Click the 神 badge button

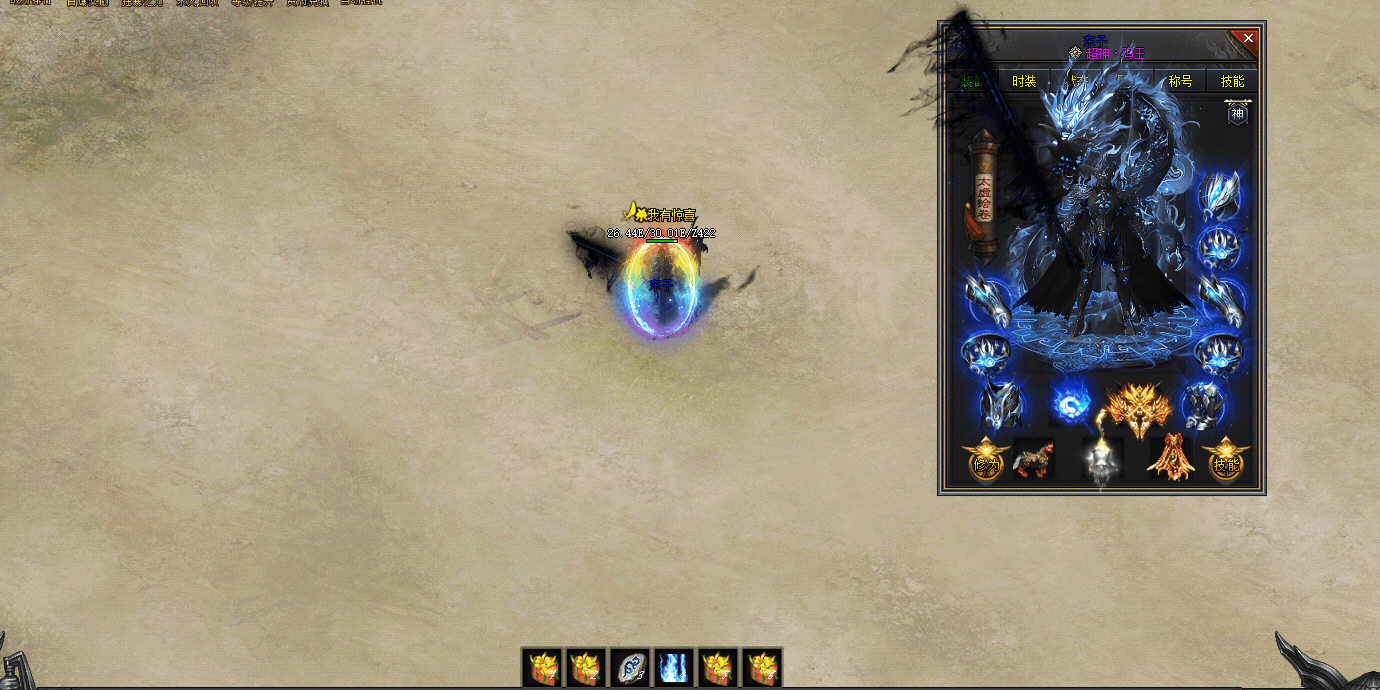[x=1238, y=113]
